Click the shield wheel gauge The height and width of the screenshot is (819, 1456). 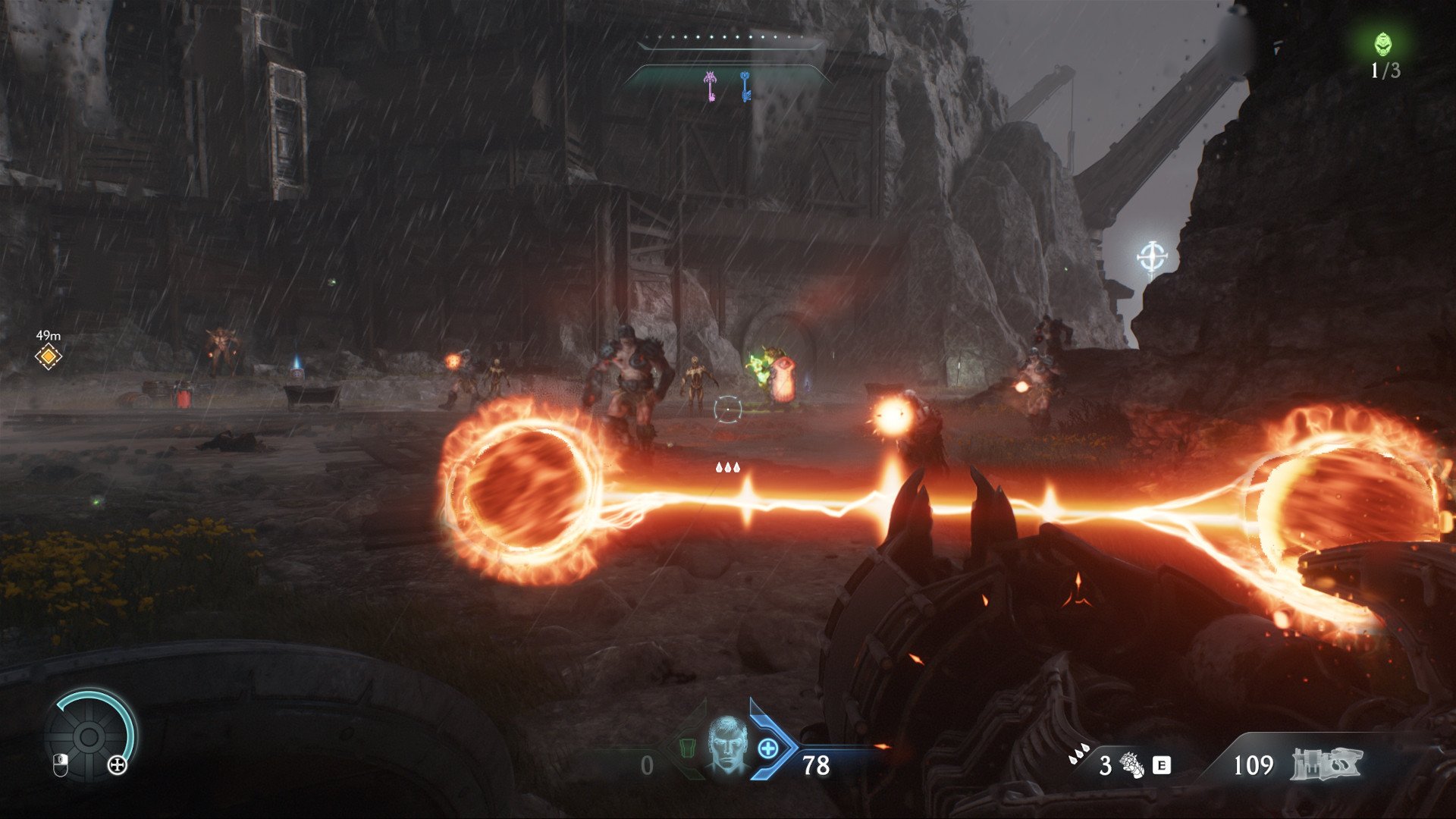[89, 735]
